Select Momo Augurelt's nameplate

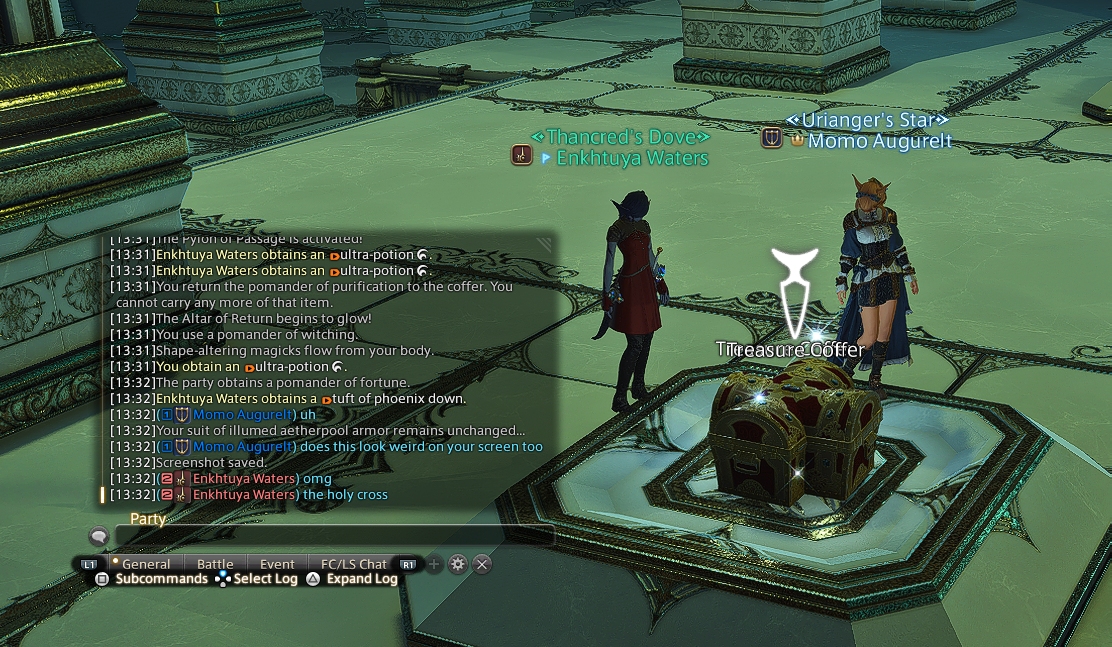tap(879, 141)
